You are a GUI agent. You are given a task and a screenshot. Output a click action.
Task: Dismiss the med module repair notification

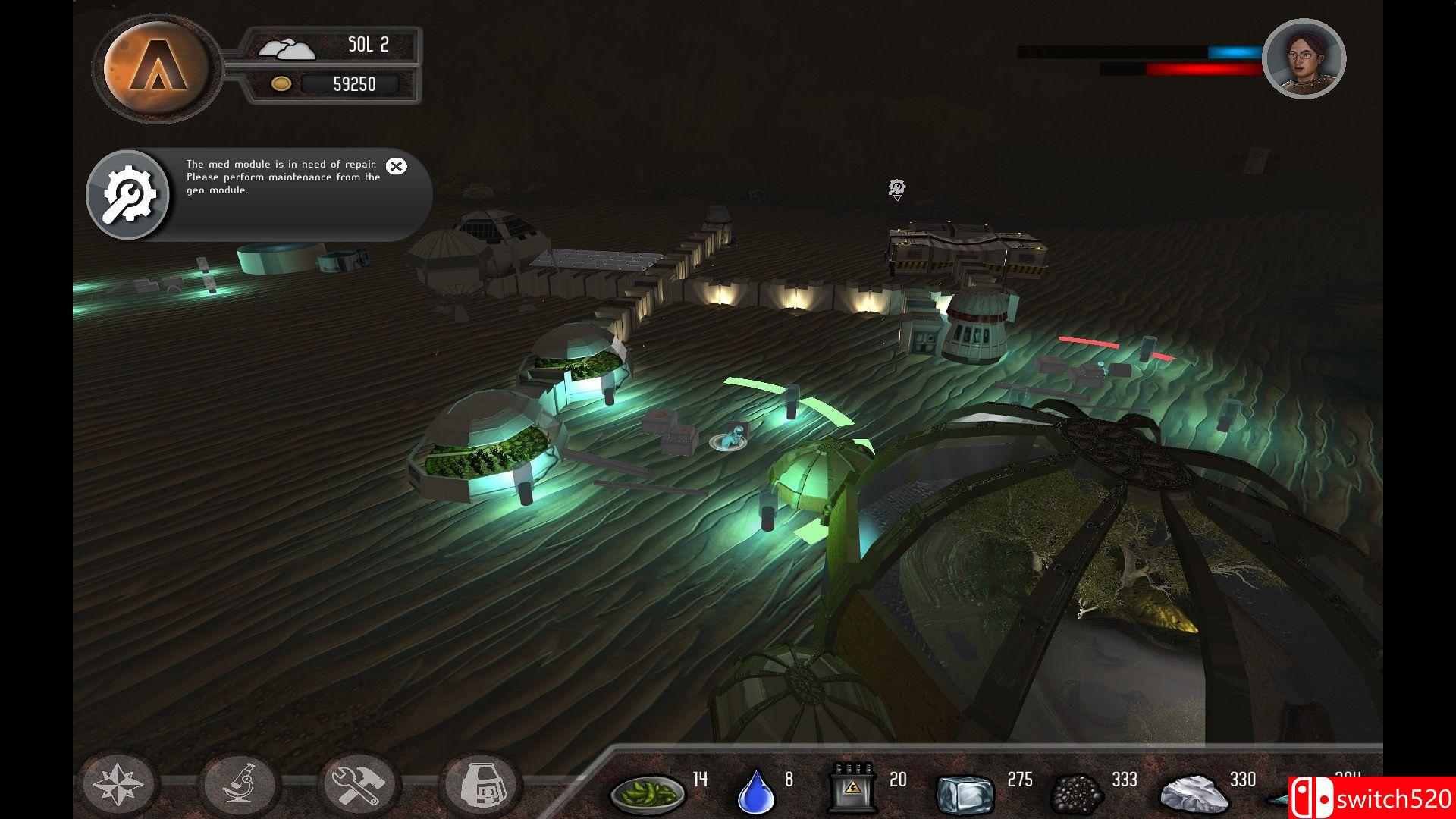[x=397, y=166]
